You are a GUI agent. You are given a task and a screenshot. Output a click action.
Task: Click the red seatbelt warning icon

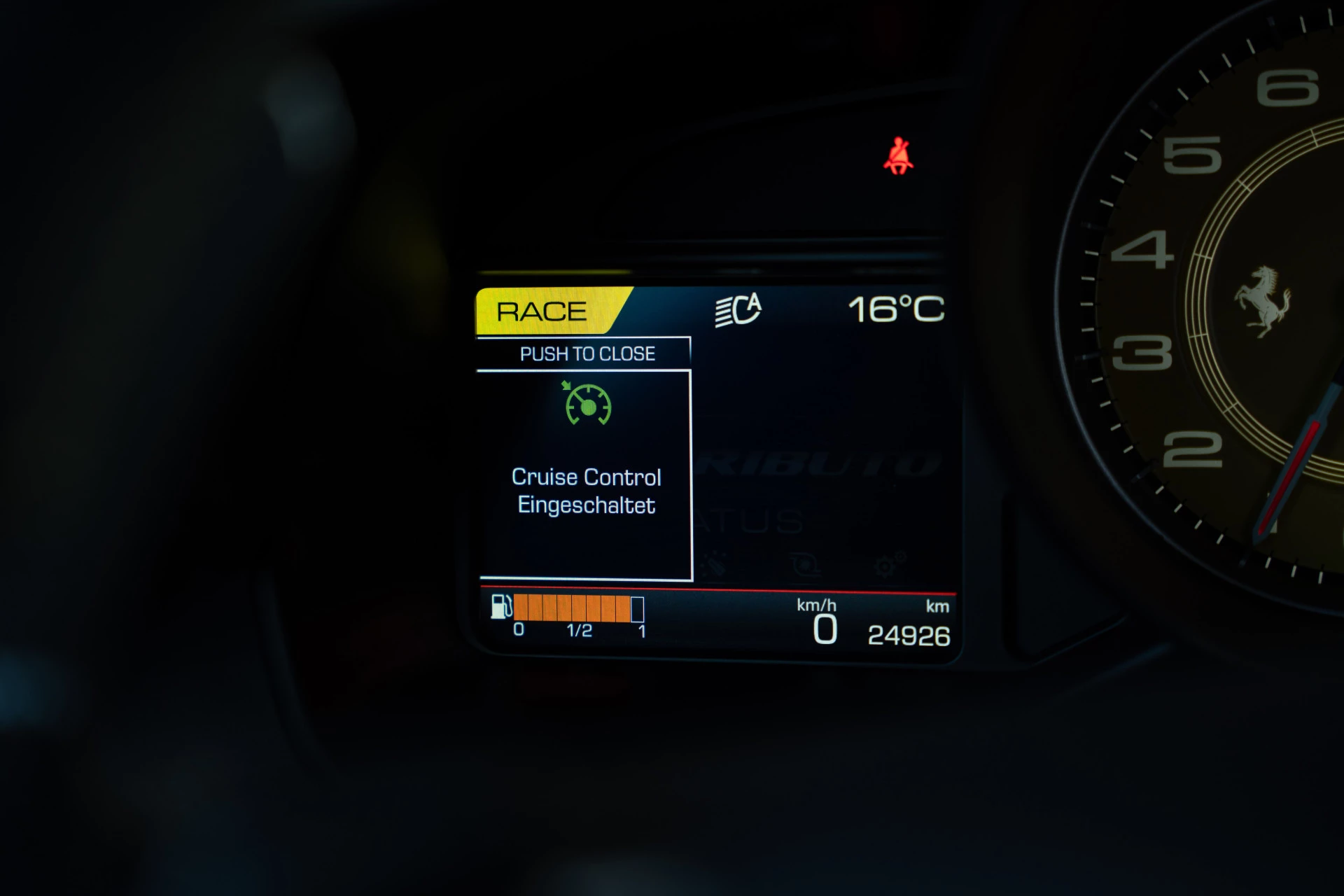pyautogui.click(x=898, y=156)
